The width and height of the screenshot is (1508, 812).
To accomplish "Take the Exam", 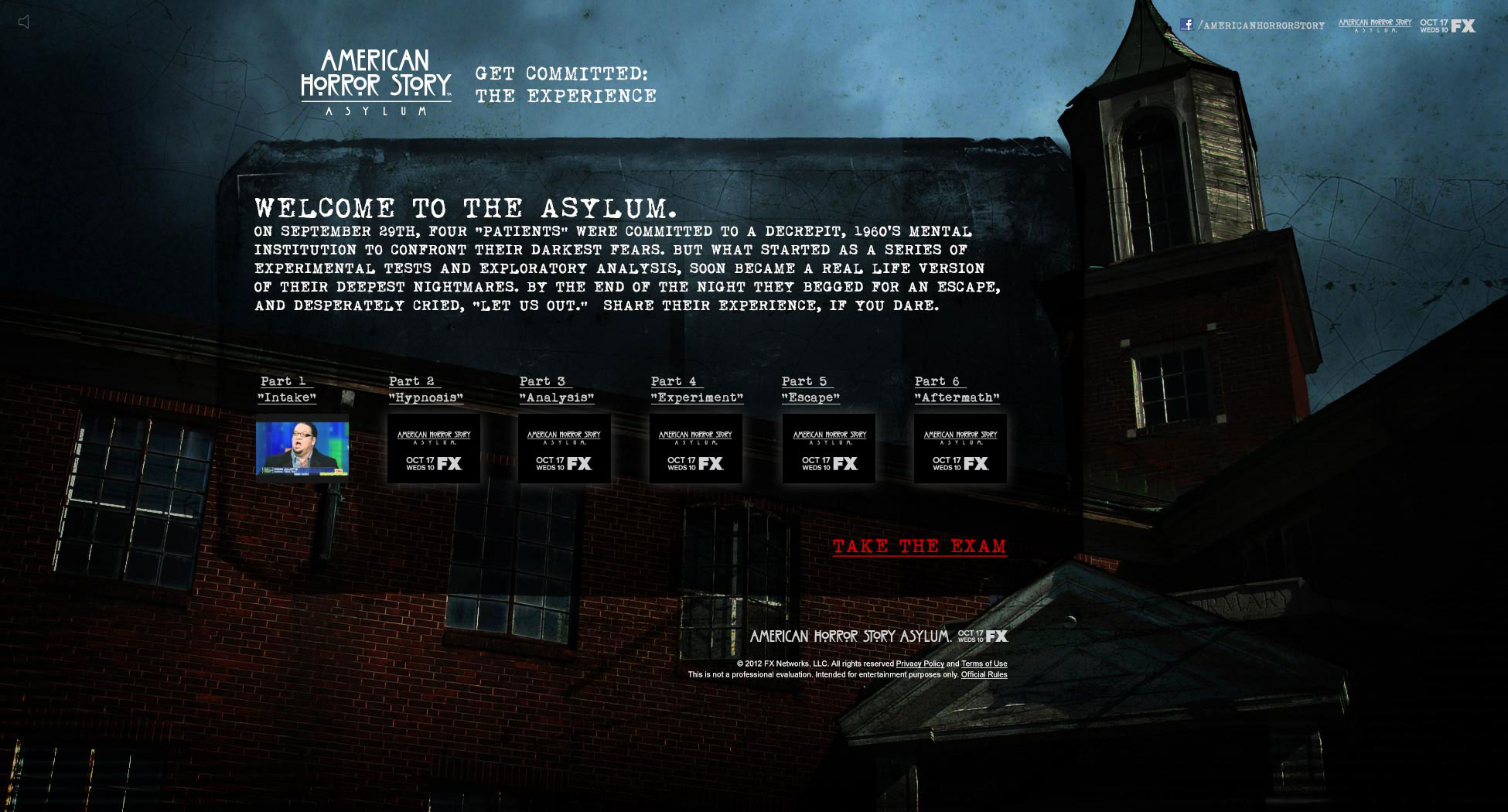I will pyautogui.click(x=919, y=547).
